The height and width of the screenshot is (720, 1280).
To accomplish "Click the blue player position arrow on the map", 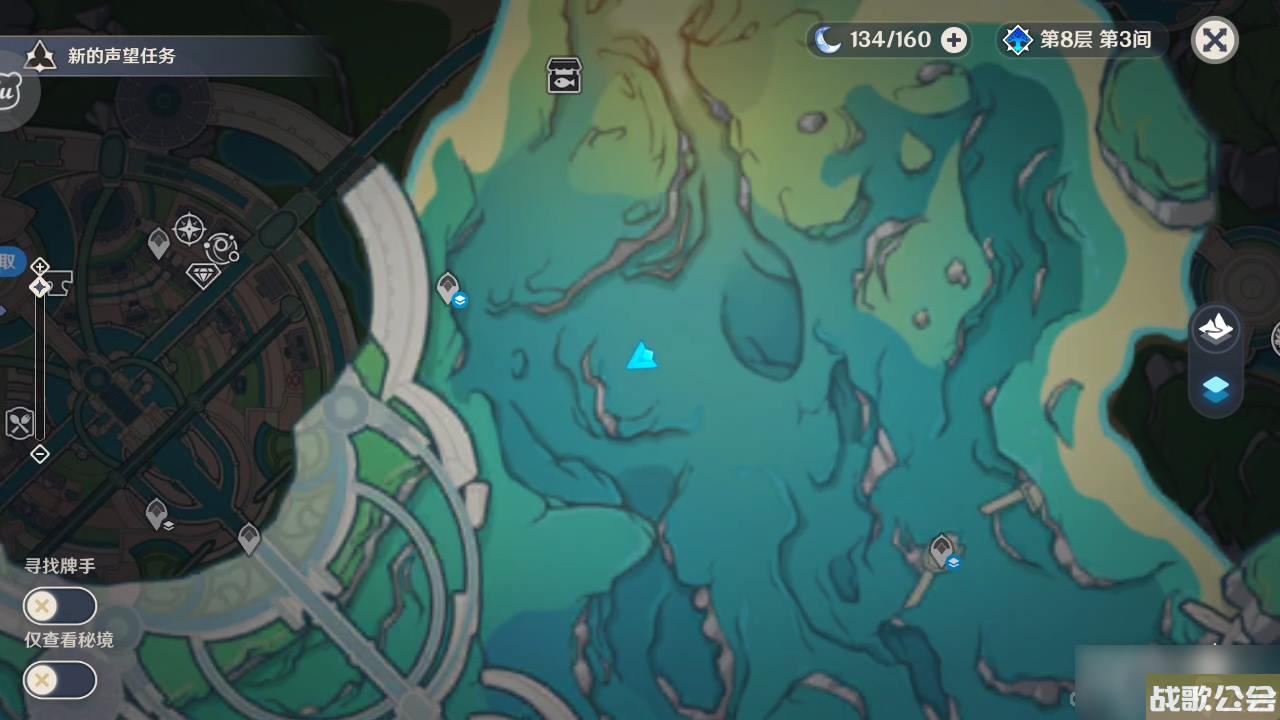I will (x=642, y=357).
